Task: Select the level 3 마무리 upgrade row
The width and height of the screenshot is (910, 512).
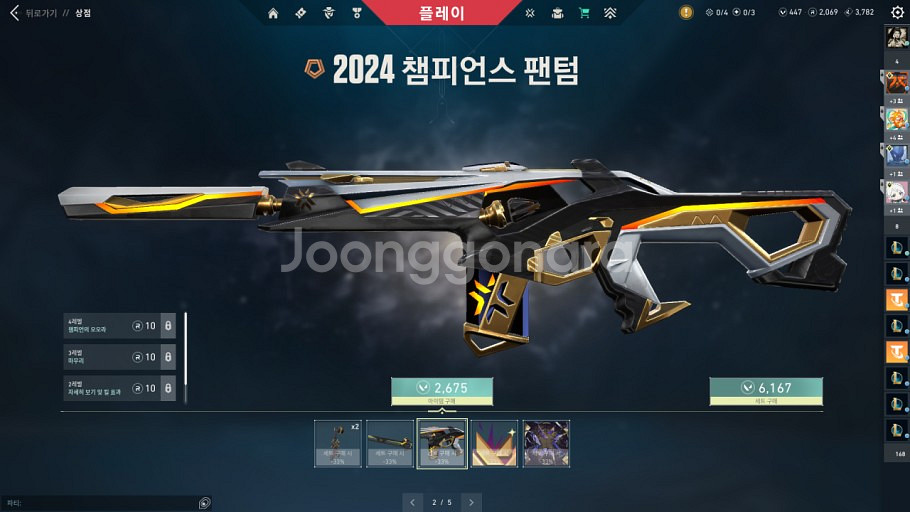Action: [119, 357]
